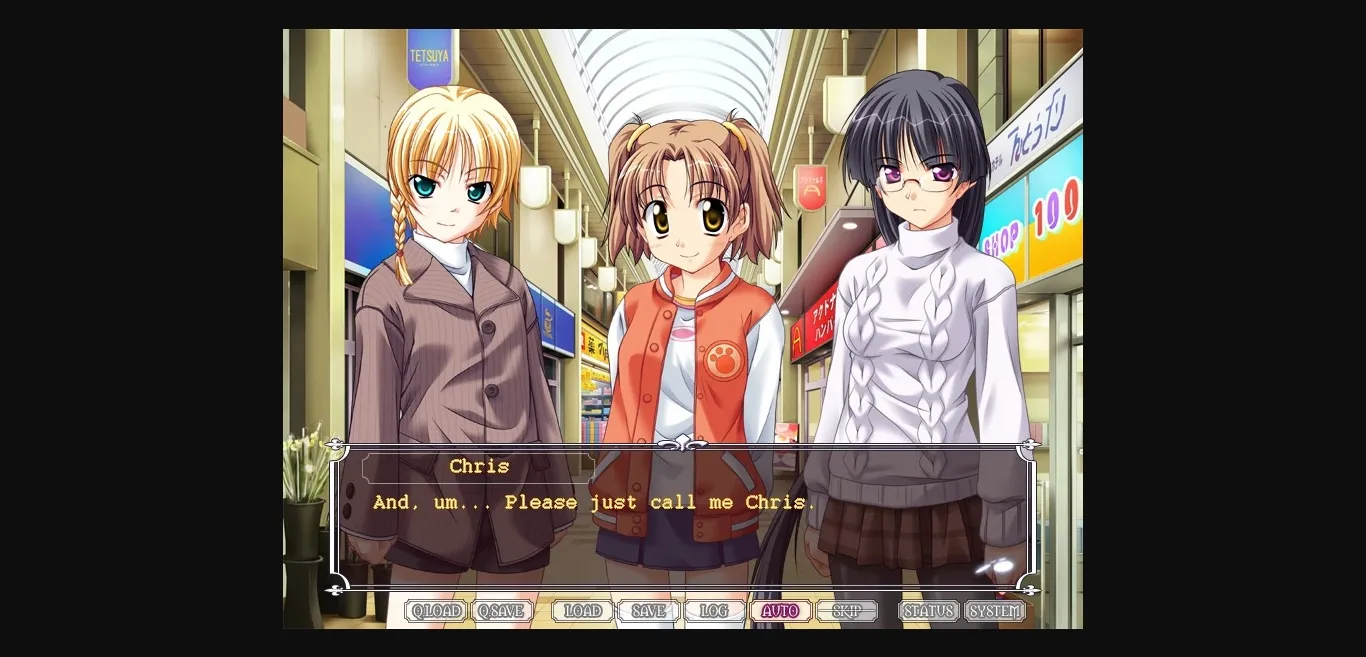Advance the dialogue by clicking Chris's text box
Screen dimensions: 1366x657
click(x=682, y=530)
